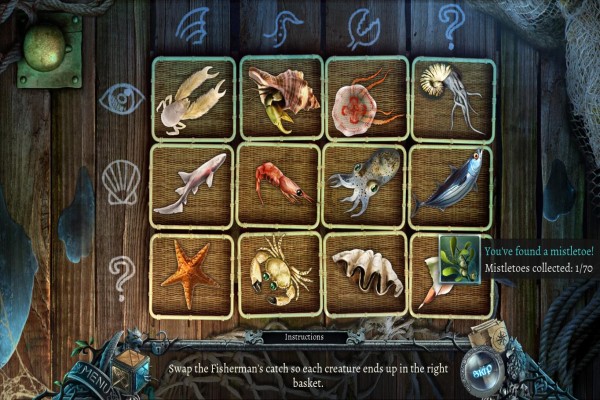The width and height of the screenshot is (600, 400).
Task: Choose the red jellyfish tile
Action: [x=366, y=98]
